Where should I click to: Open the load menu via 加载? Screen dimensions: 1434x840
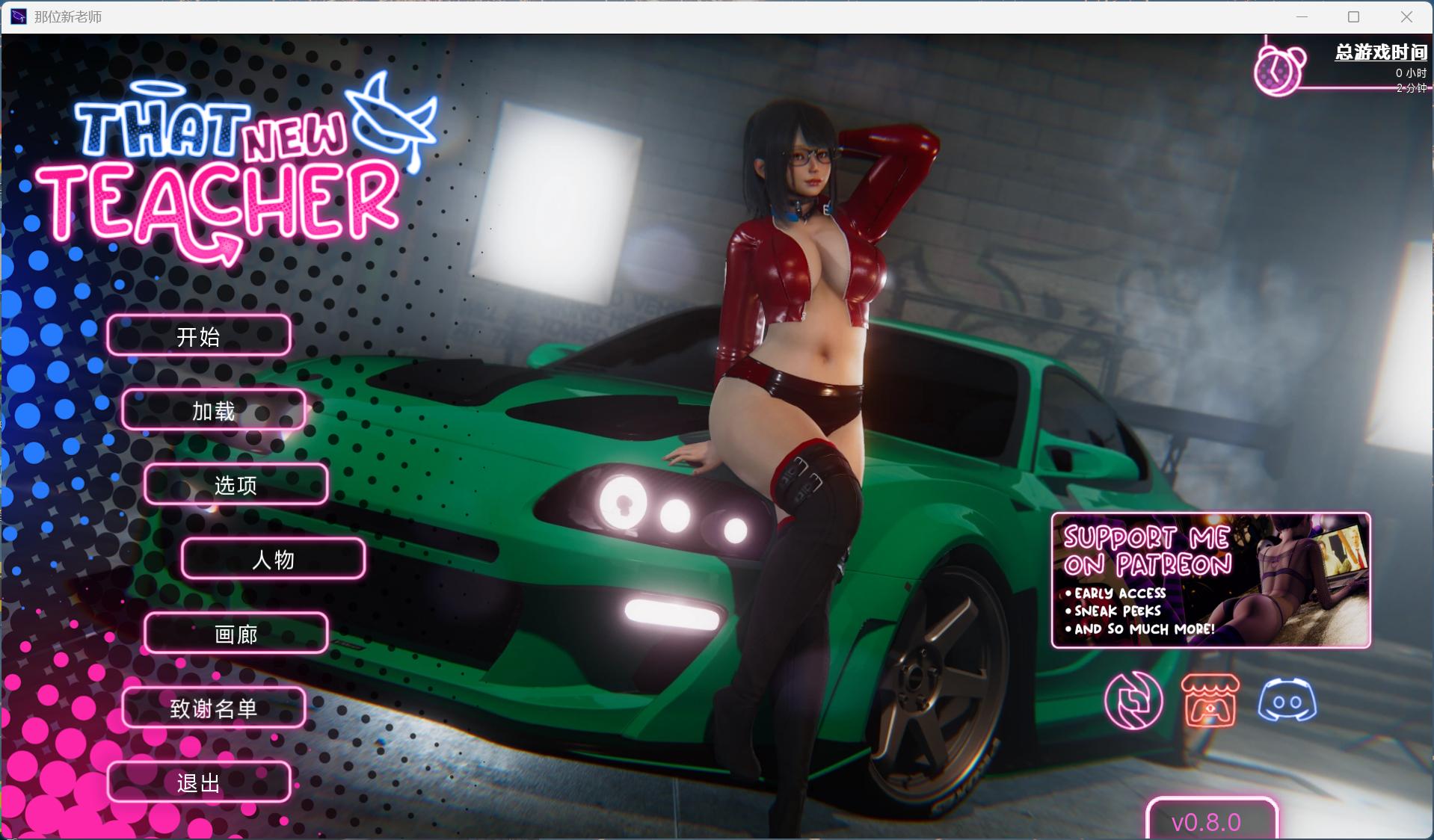[x=213, y=410]
